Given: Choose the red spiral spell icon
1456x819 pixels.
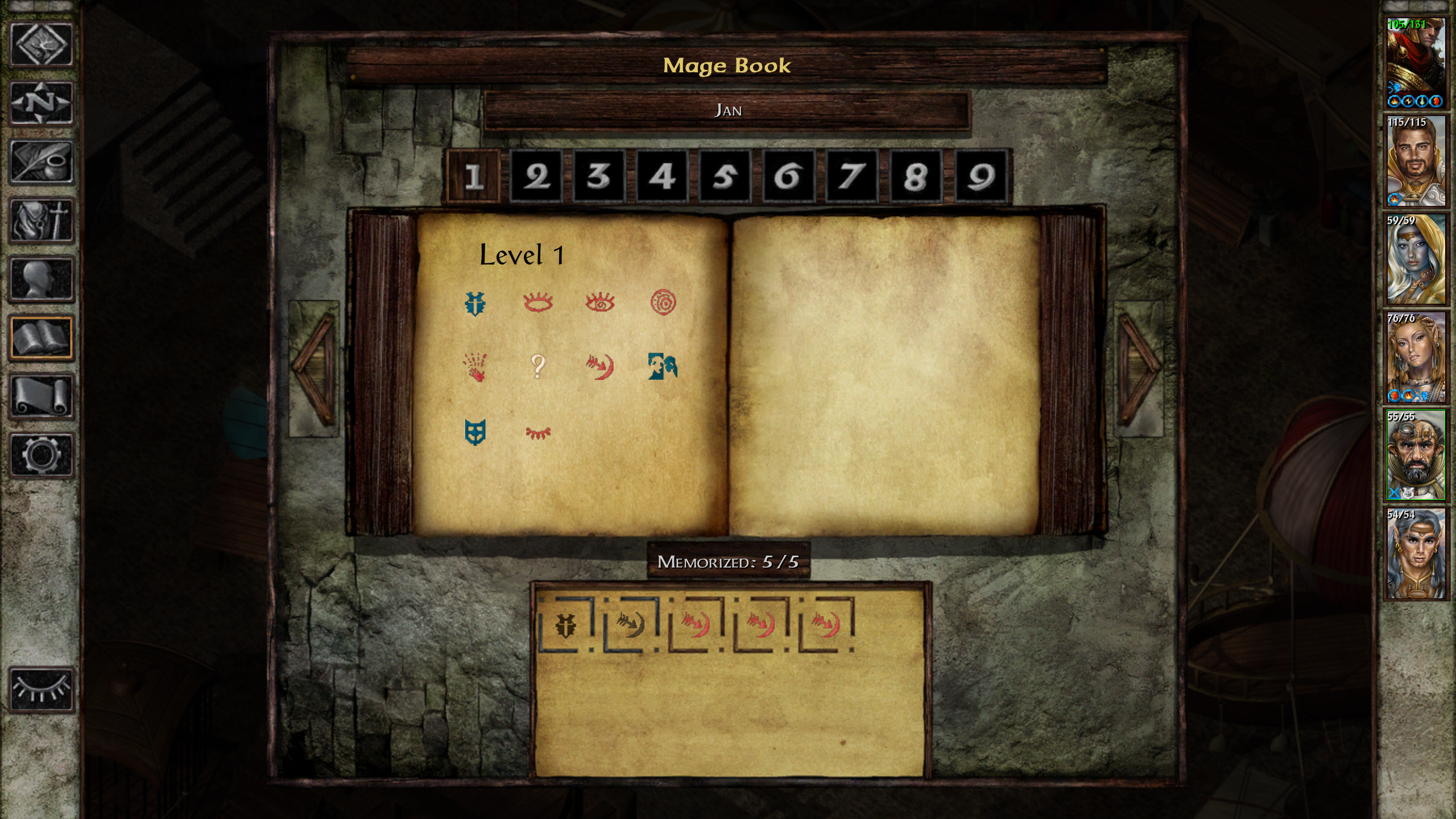Looking at the screenshot, I should (x=663, y=302).
